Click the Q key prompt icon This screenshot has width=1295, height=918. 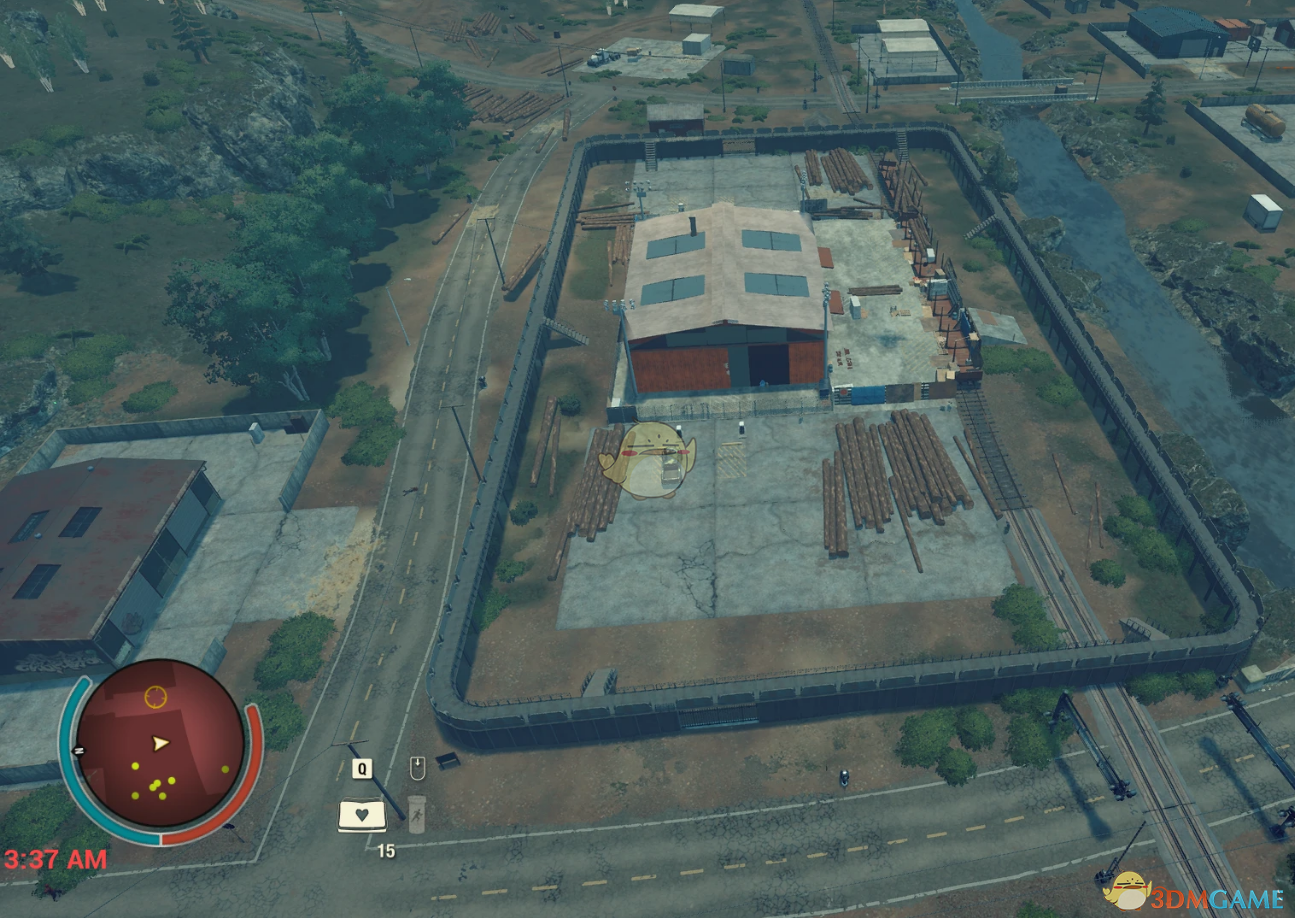pyautogui.click(x=362, y=768)
